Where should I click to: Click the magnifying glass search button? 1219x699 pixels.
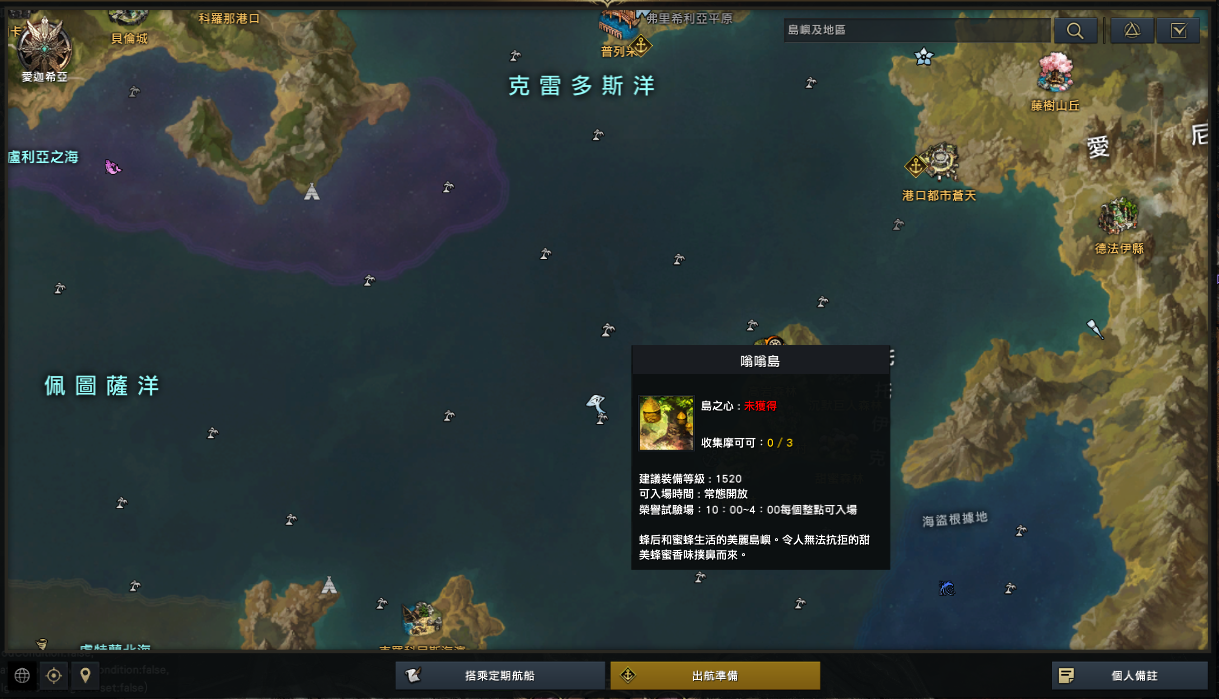pyautogui.click(x=1075, y=31)
